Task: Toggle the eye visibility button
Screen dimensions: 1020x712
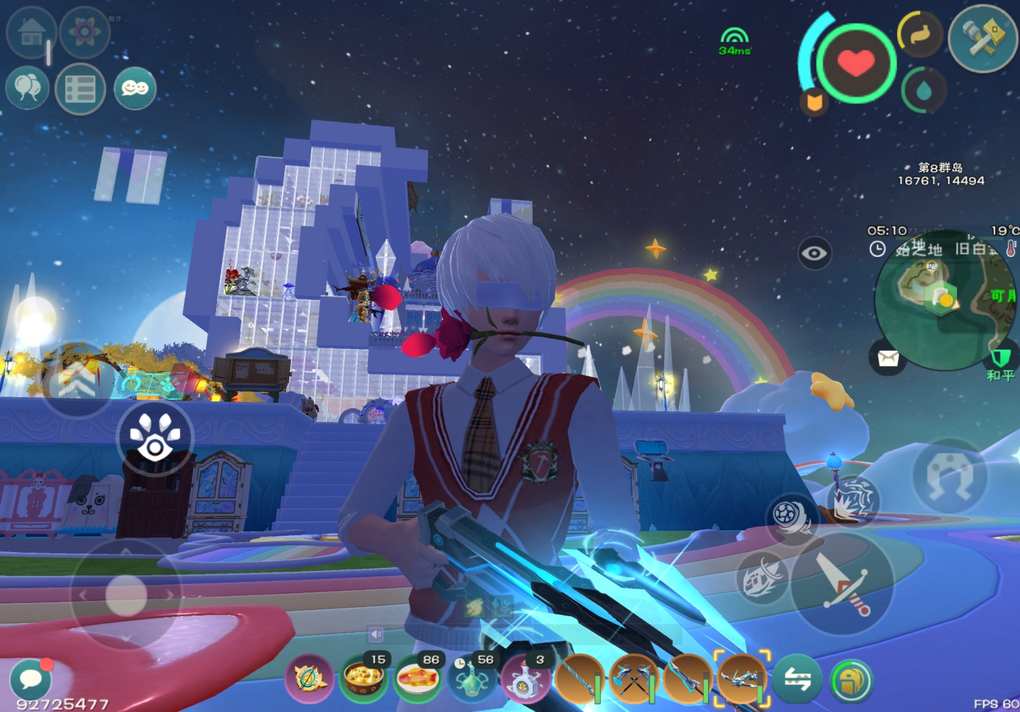Action: point(815,253)
